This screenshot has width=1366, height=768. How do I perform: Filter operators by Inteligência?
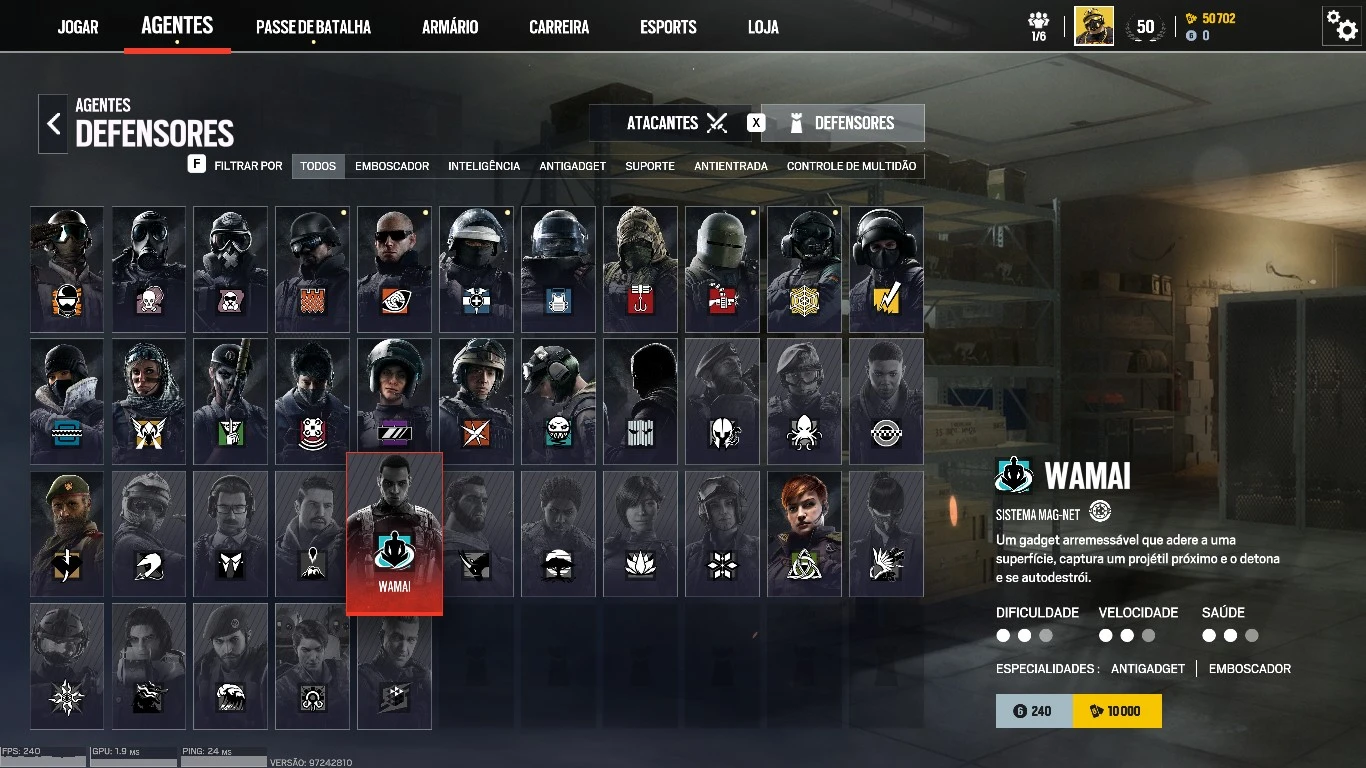(x=484, y=166)
